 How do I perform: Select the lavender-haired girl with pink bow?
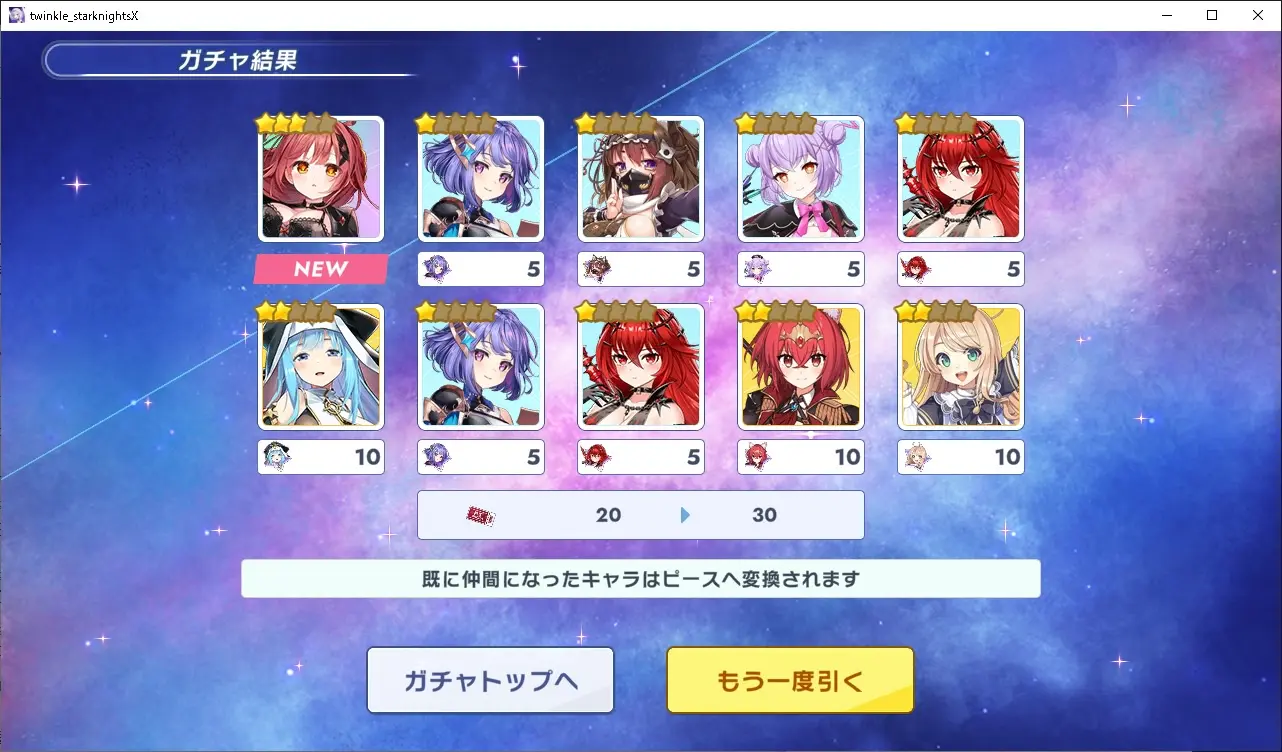(801, 179)
